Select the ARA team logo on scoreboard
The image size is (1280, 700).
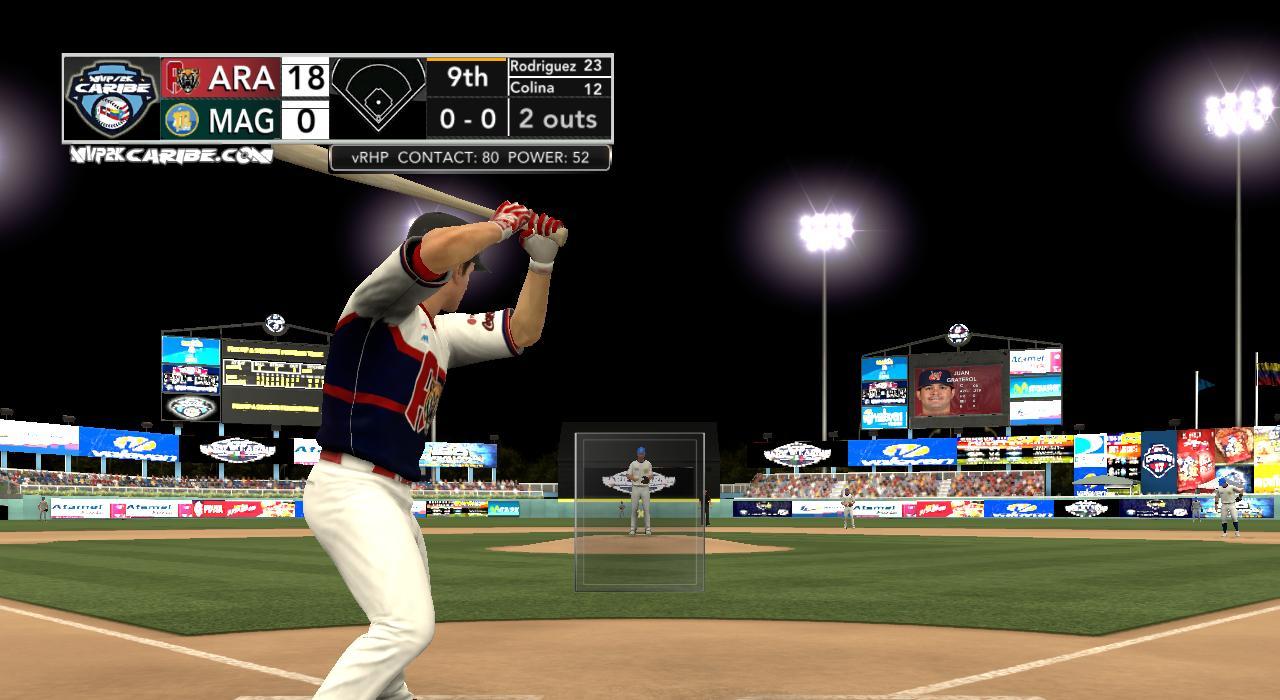tap(182, 77)
